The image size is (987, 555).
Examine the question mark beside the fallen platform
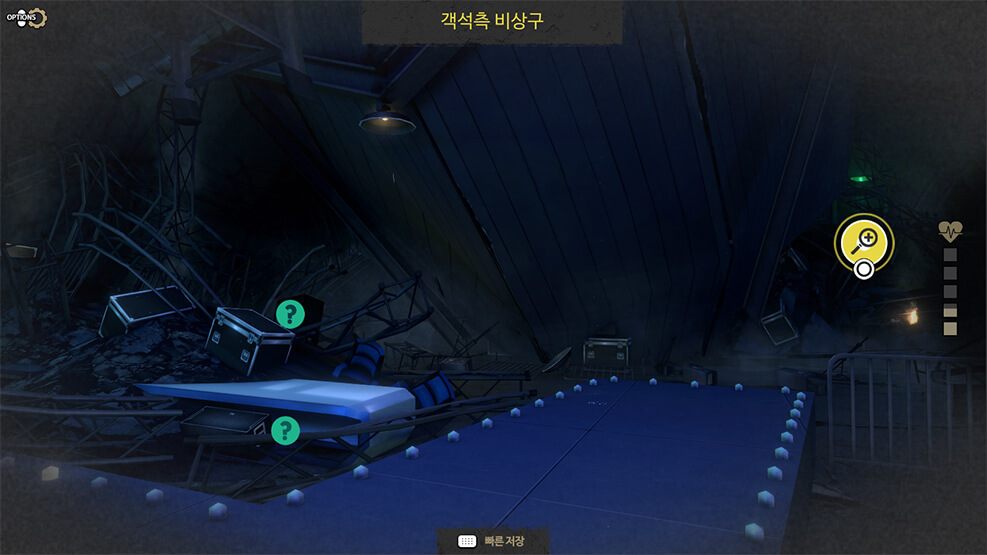pyautogui.click(x=285, y=431)
